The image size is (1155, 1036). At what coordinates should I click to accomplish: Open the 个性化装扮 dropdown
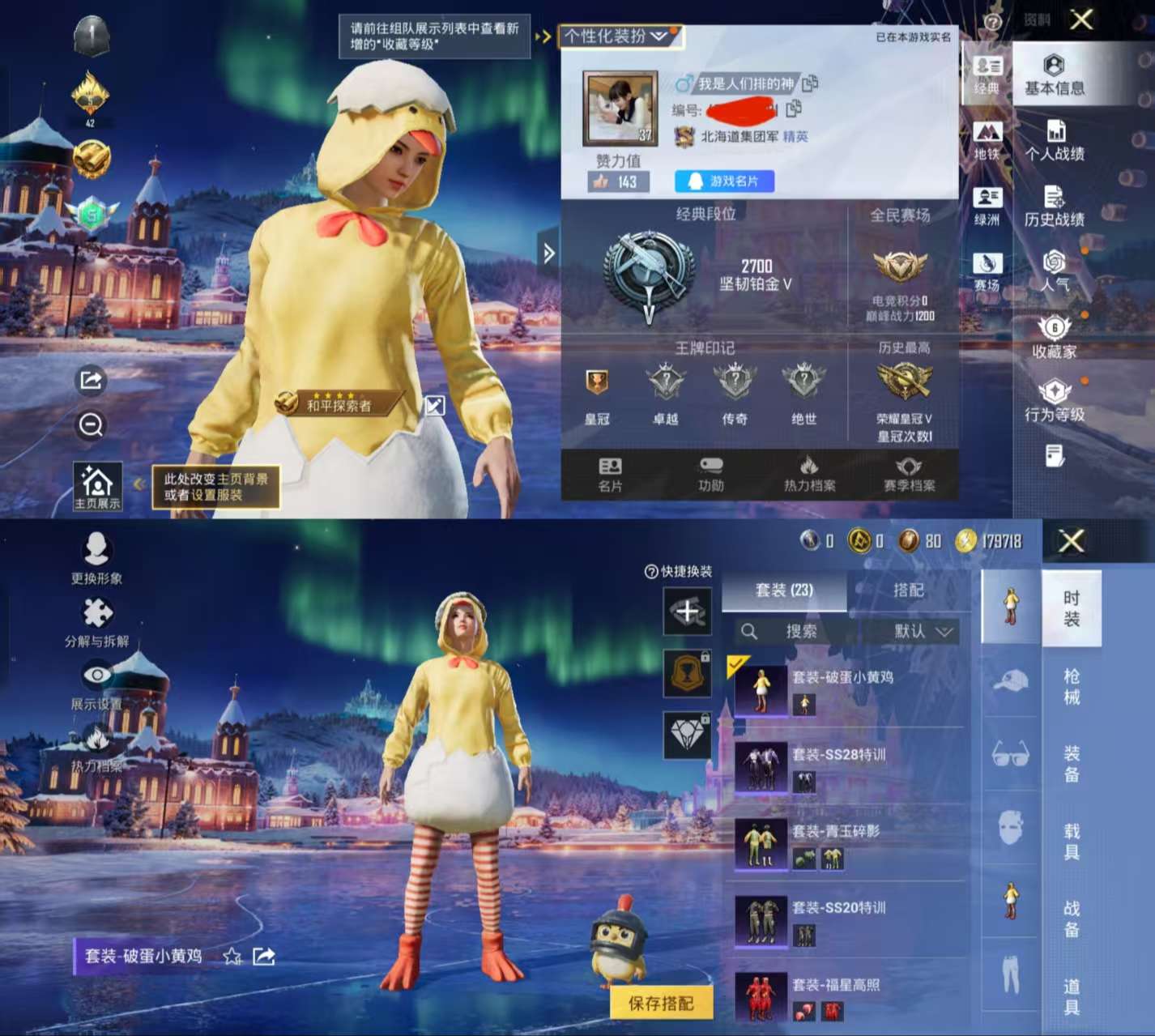click(619, 36)
